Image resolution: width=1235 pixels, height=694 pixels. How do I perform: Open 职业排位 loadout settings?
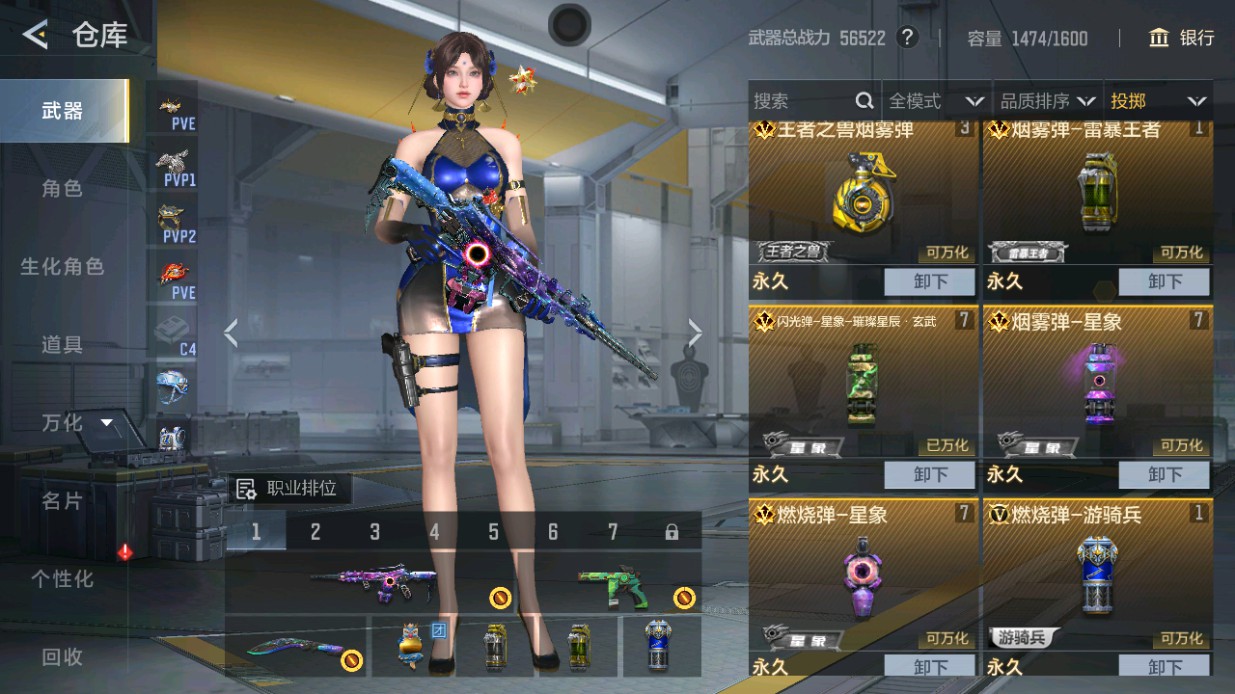point(288,489)
